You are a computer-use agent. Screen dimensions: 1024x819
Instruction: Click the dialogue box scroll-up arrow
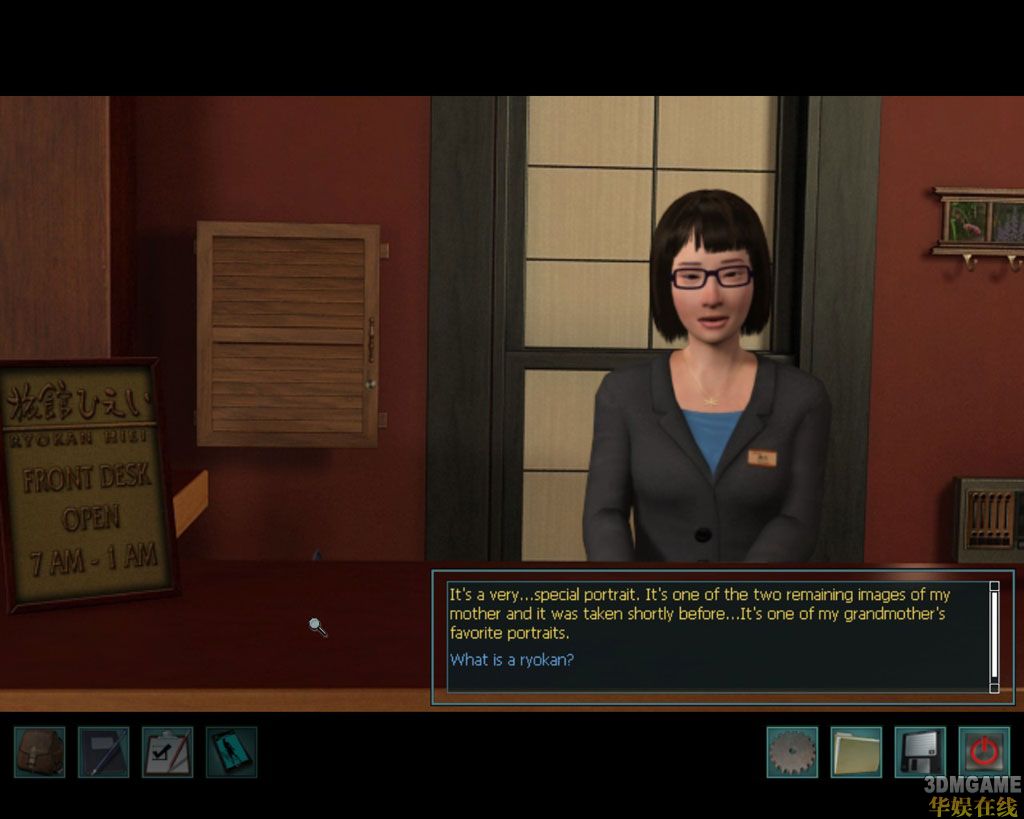point(994,586)
